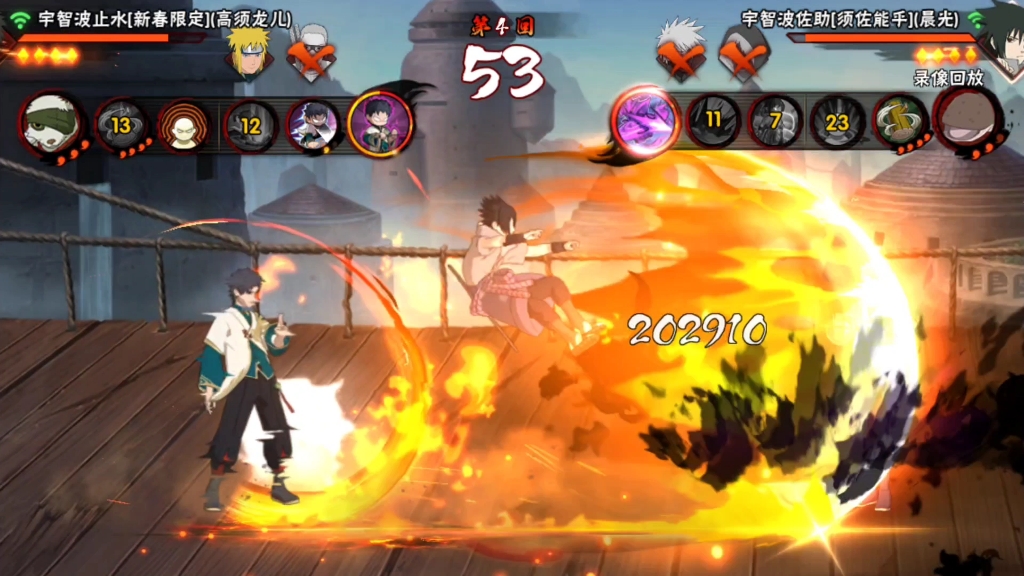The height and width of the screenshot is (576, 1024).
Task: Tap the skill icon on cooldown 7
Action: (x=776, y=121)
